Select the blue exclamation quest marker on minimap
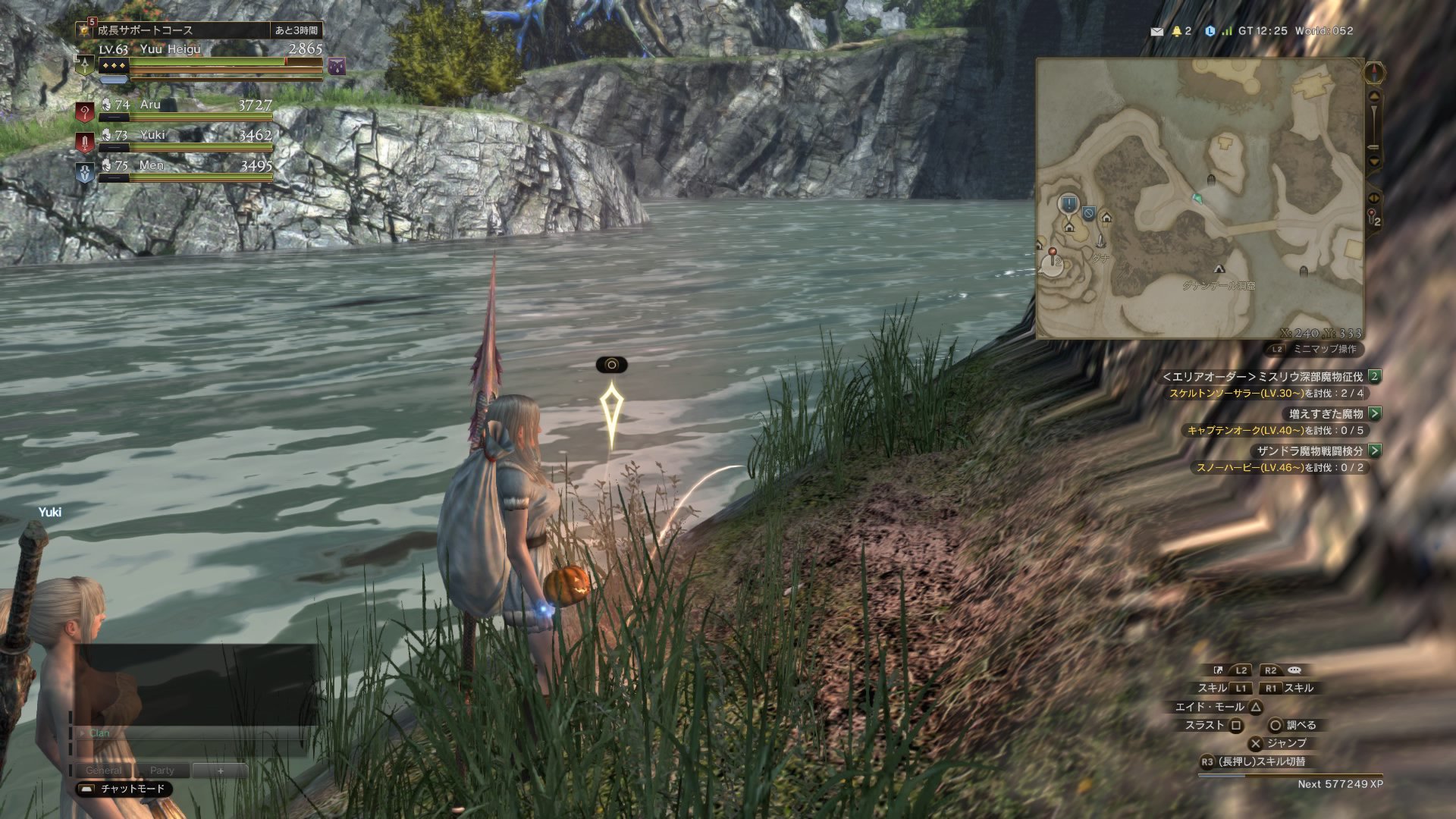 click(1068, 204)
